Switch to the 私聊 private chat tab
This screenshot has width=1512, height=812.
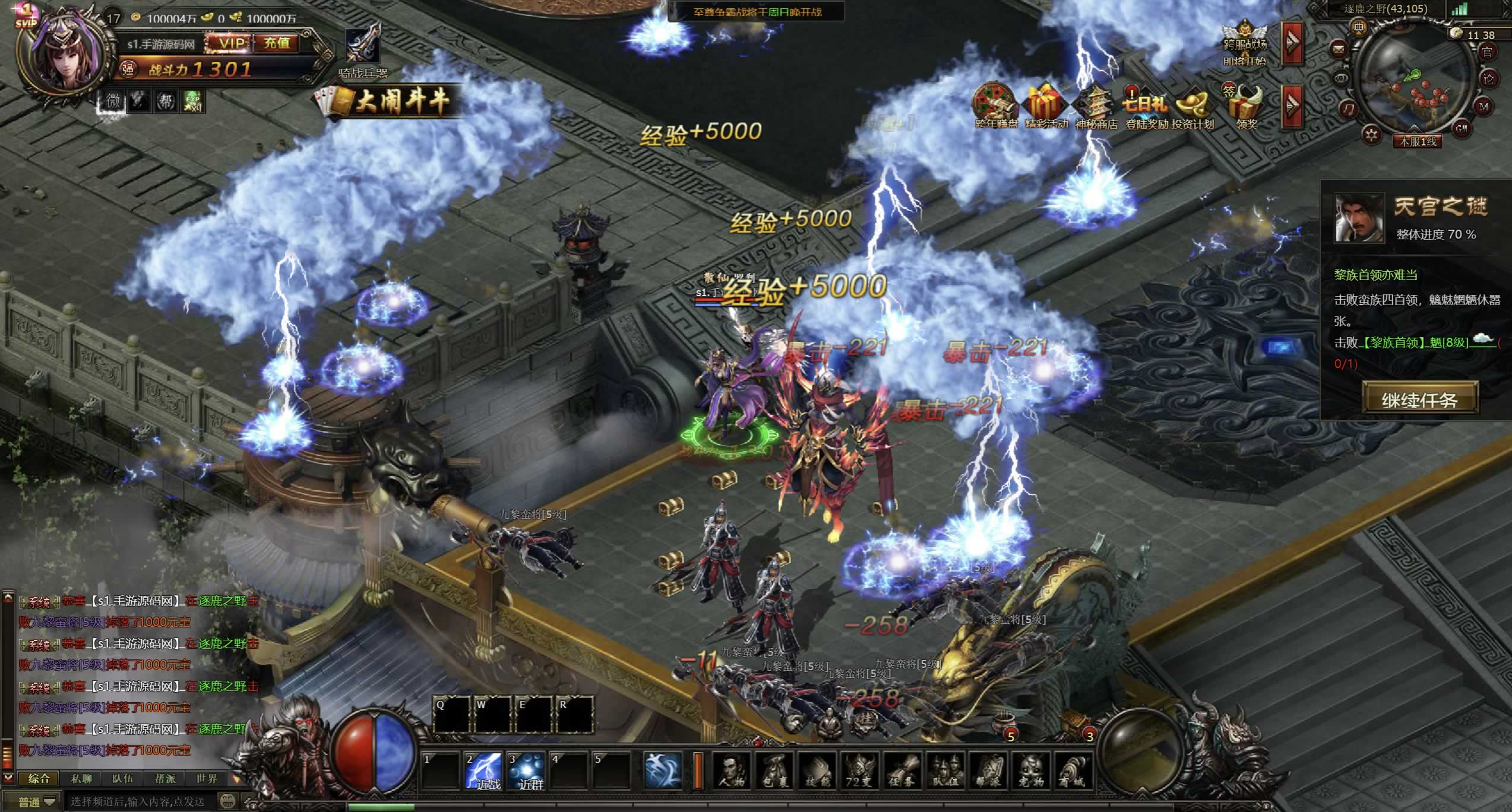(81, 778)
